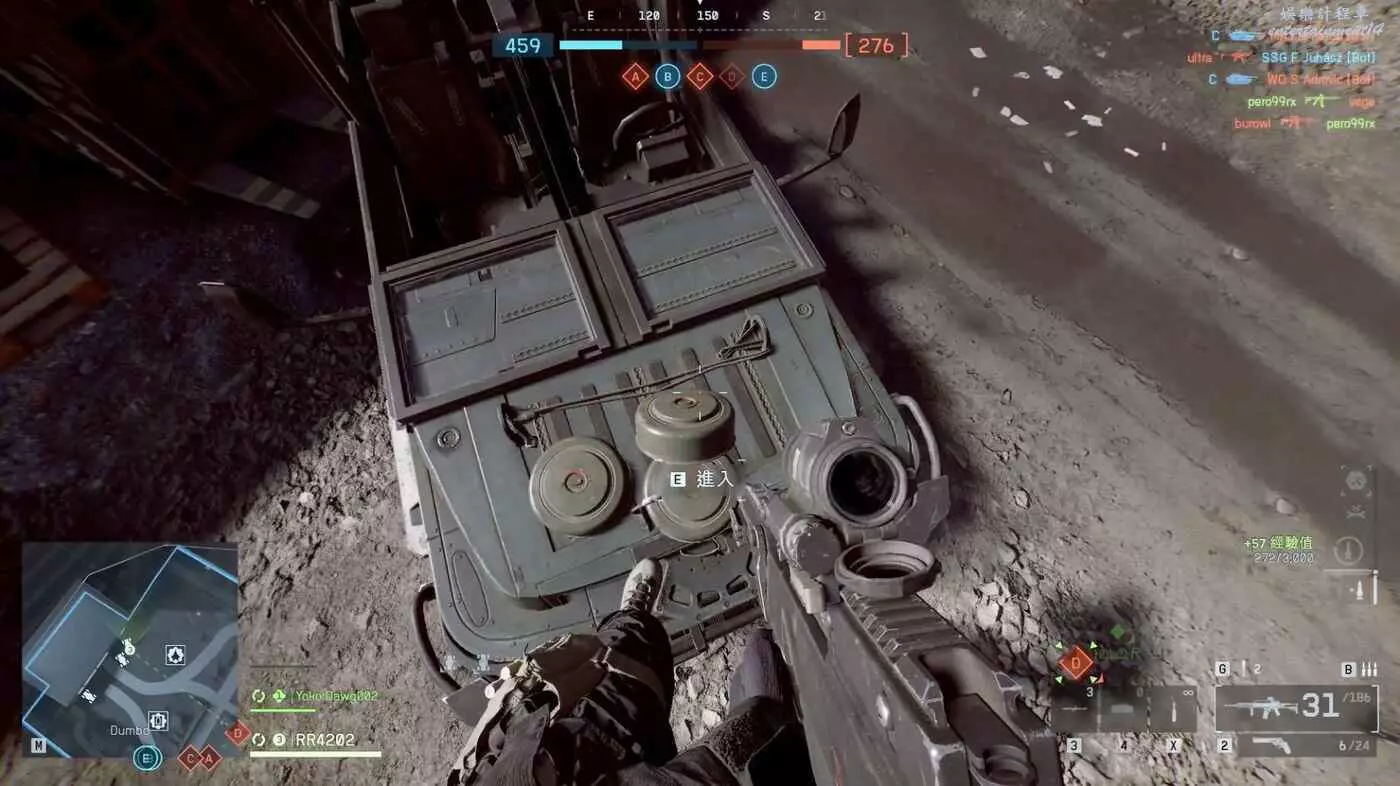Toggle the three-bullet fire mode icon
Screen dimensions: 1400x786
(x=1369, y=669)
